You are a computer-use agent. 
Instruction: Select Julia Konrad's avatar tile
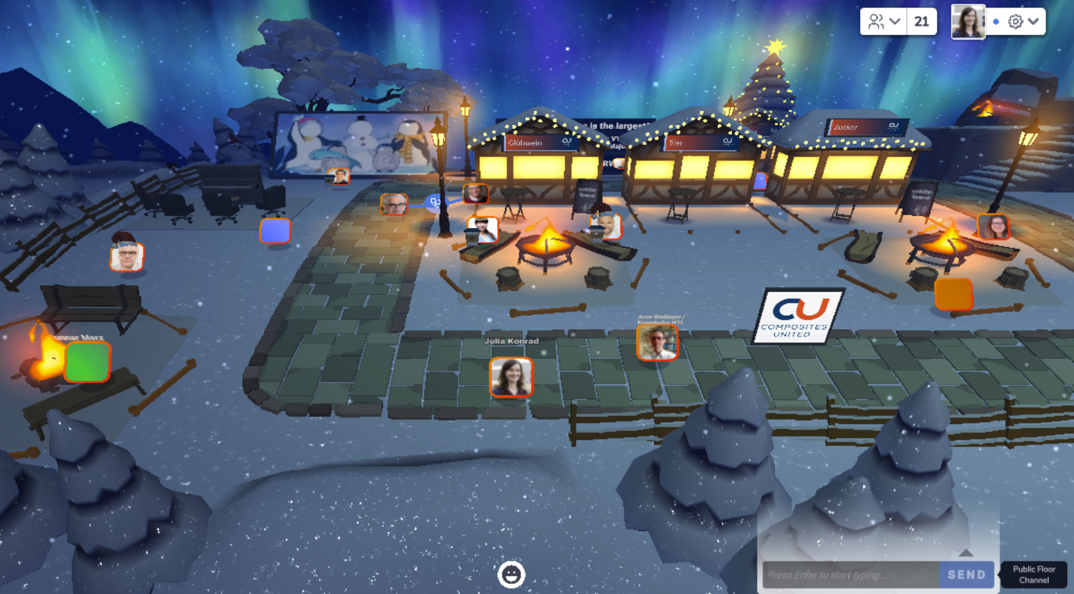(x=511, y=377)
